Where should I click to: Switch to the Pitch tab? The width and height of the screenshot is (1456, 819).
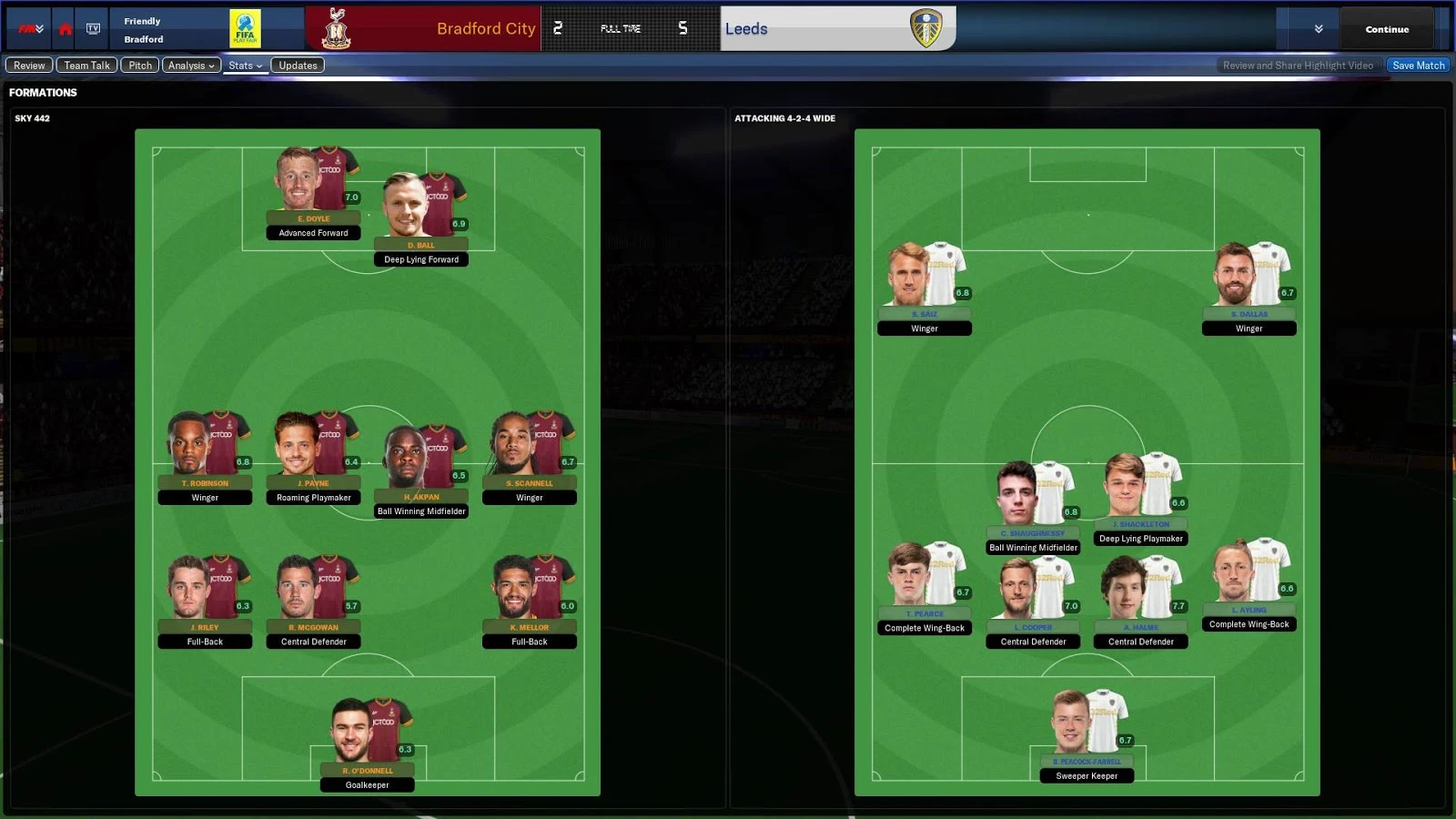(x=139, y=65)
